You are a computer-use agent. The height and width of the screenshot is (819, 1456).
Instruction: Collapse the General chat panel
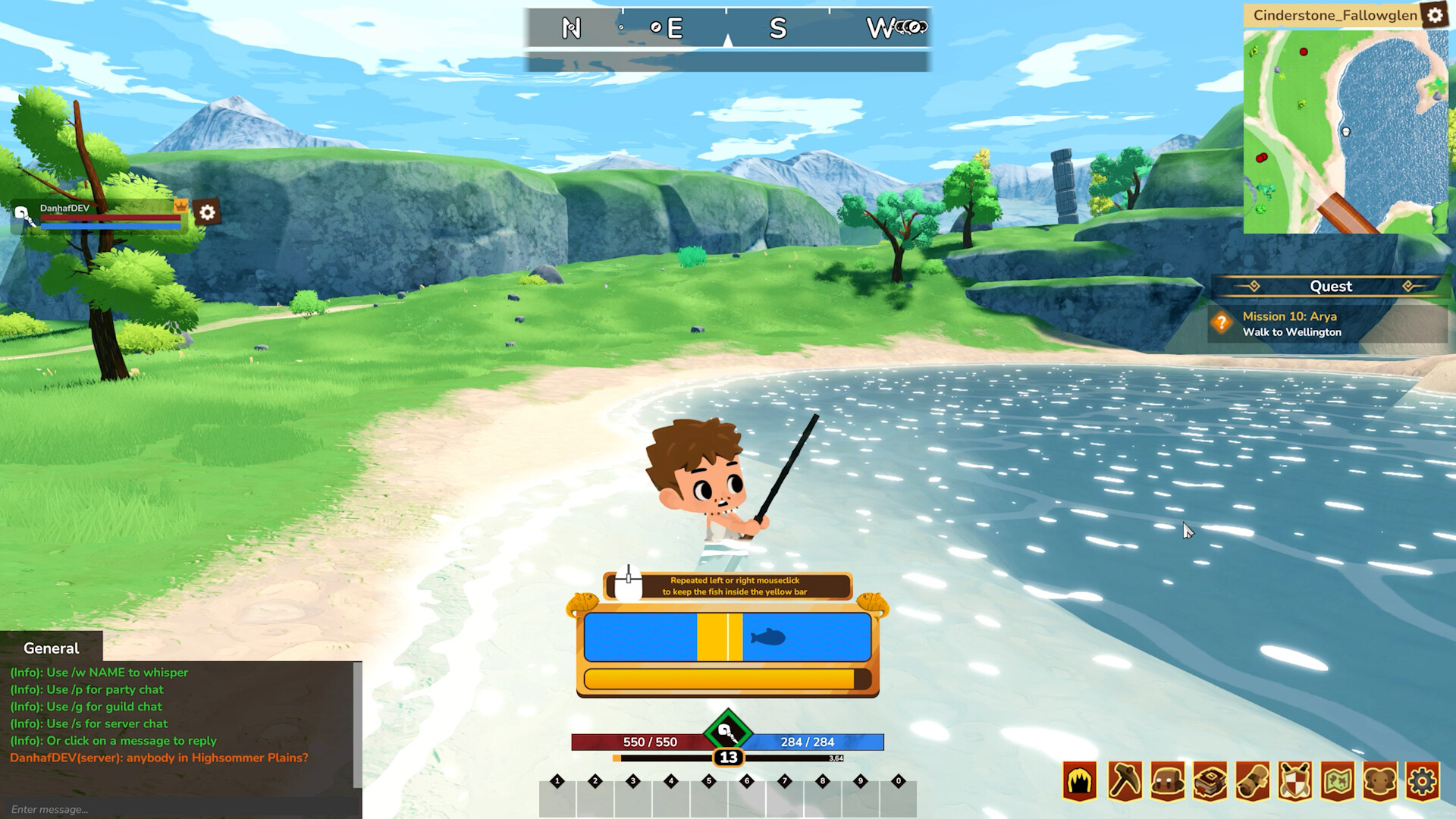pos(50,648)
